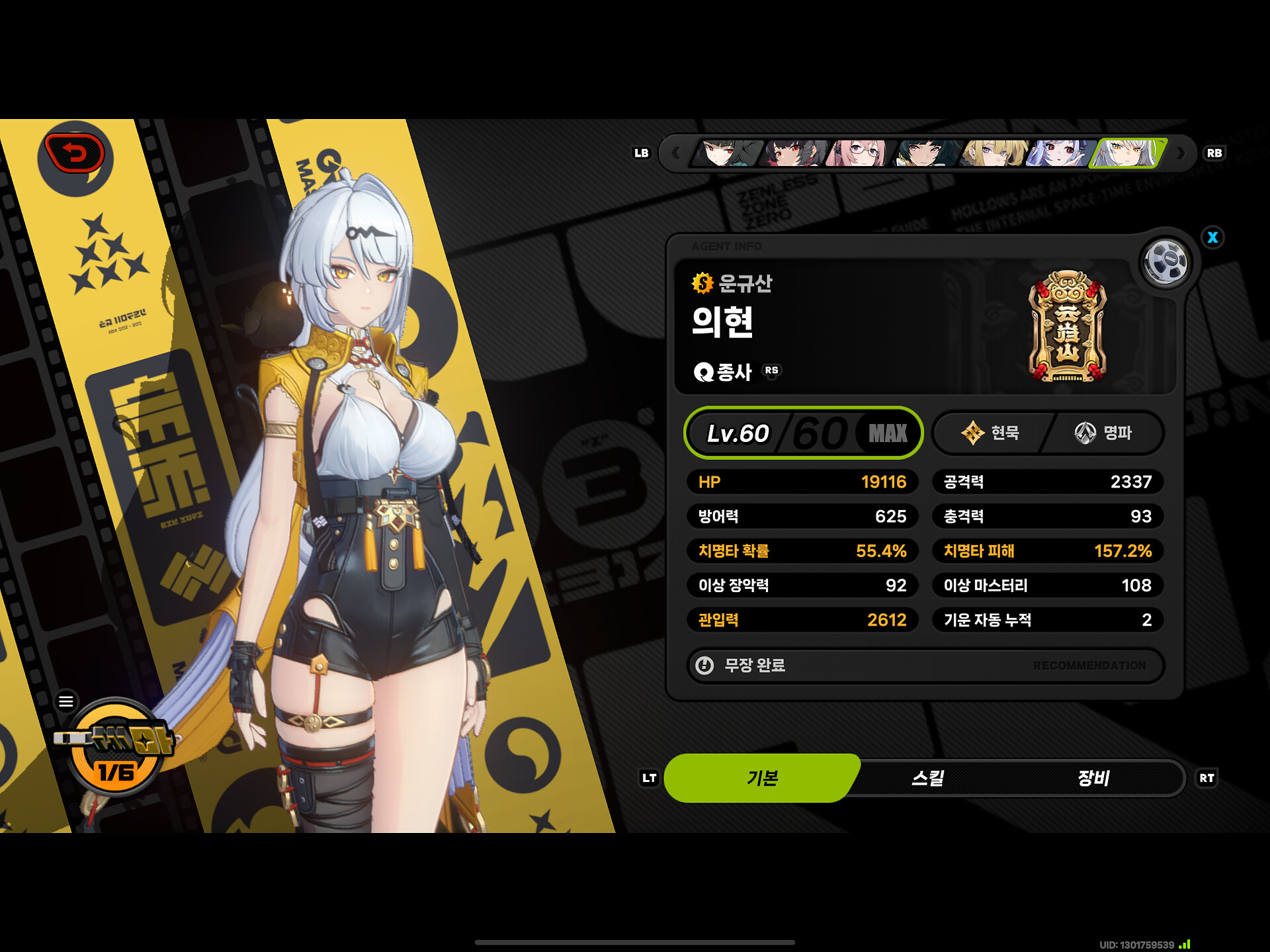This screenshot has height=952, width=1270.
Task: Open the 무장 완료 recommendation bar
Action: (x=925, y=665)
